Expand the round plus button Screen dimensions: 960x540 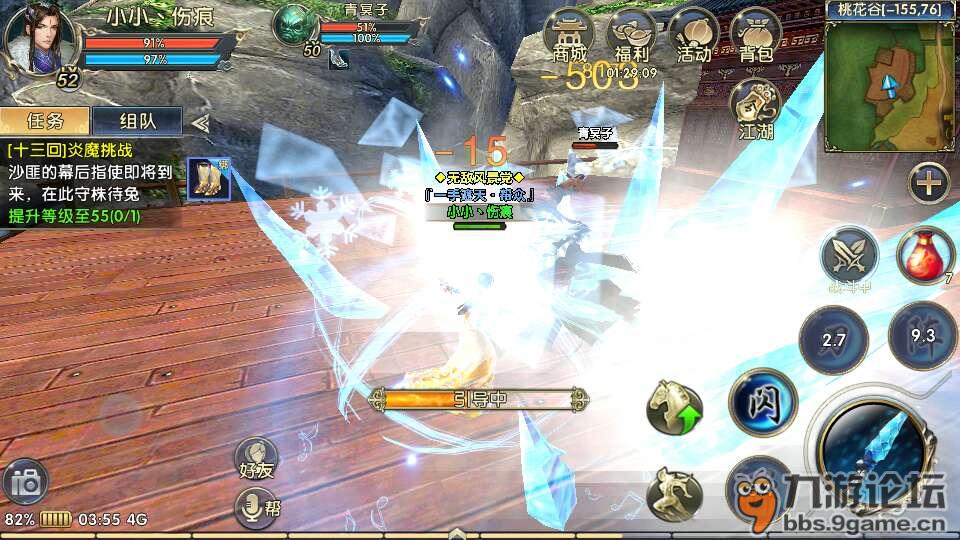click(929, 183)
